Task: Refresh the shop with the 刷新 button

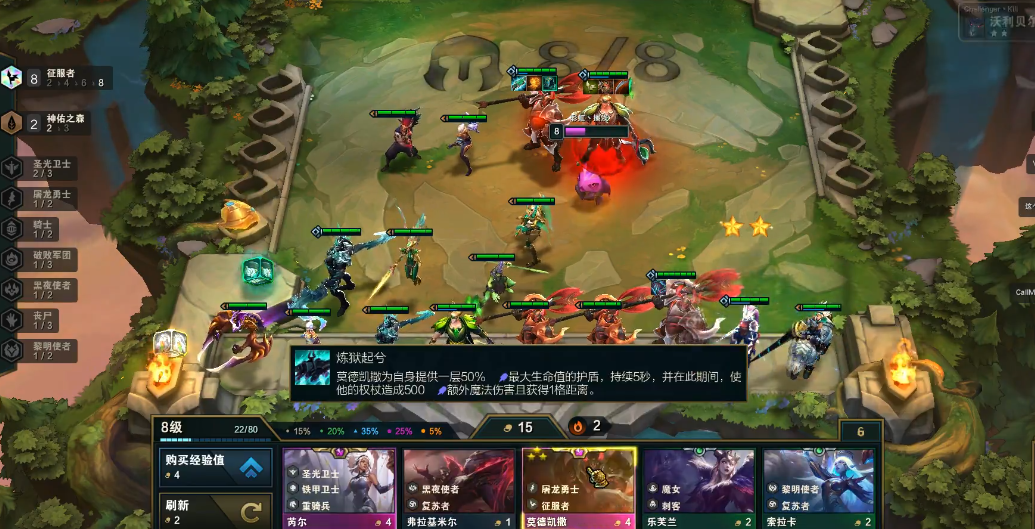Action: click(x=215, y=511)
